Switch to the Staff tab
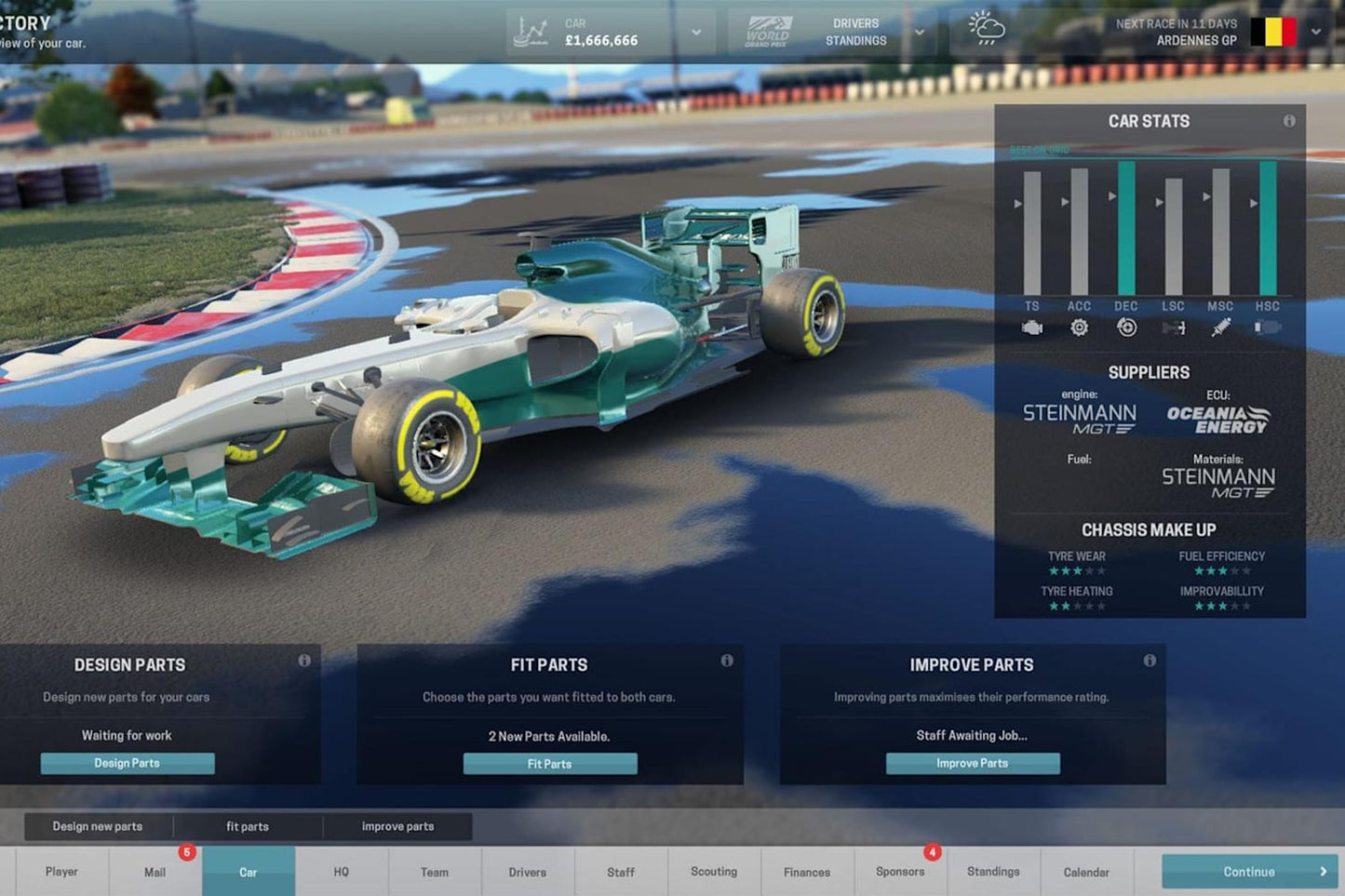This screenshot has height=896, width=1345. coord(620,872)
